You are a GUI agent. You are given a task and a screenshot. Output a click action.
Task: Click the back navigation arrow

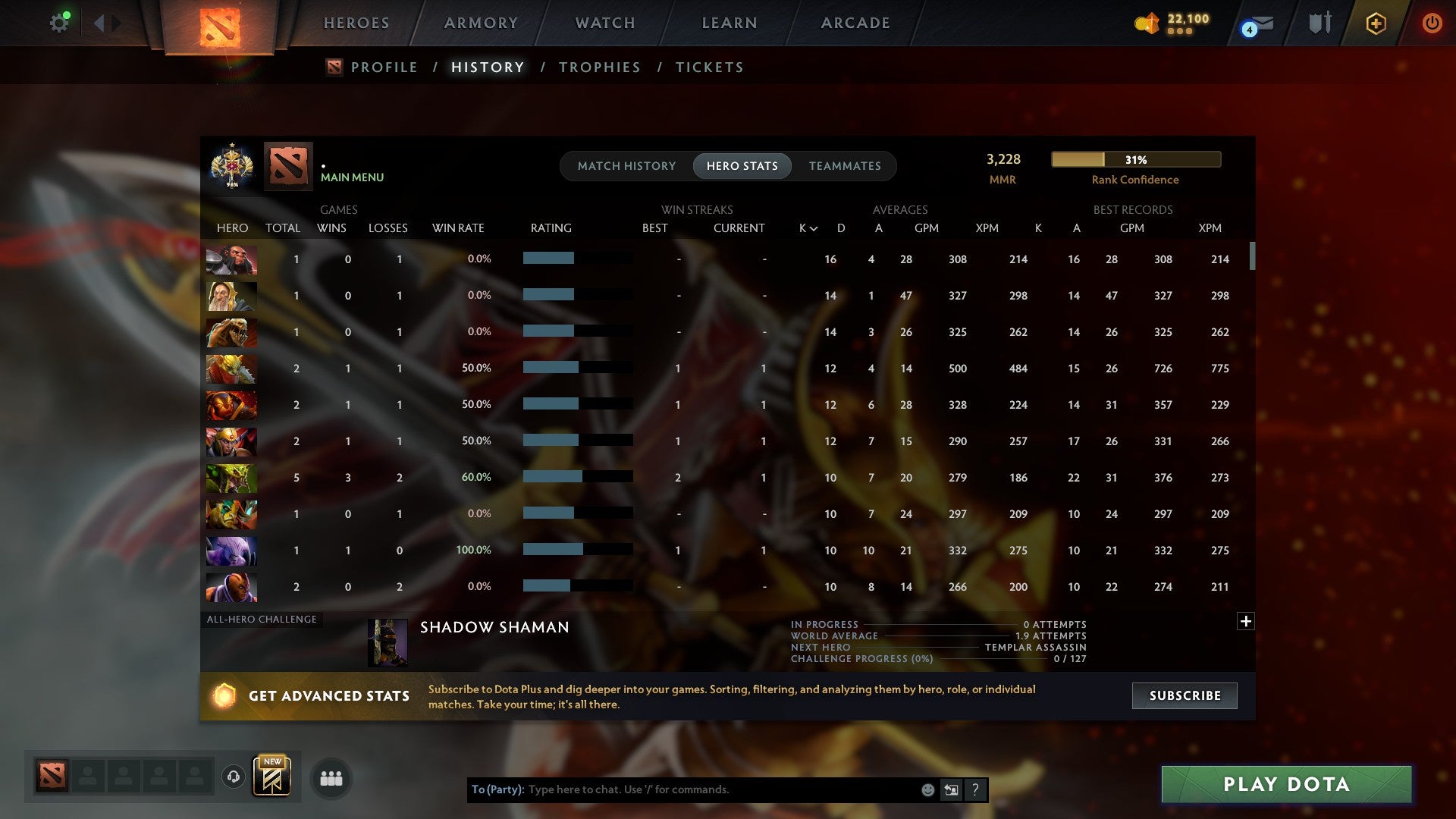[x=99, y=22]
